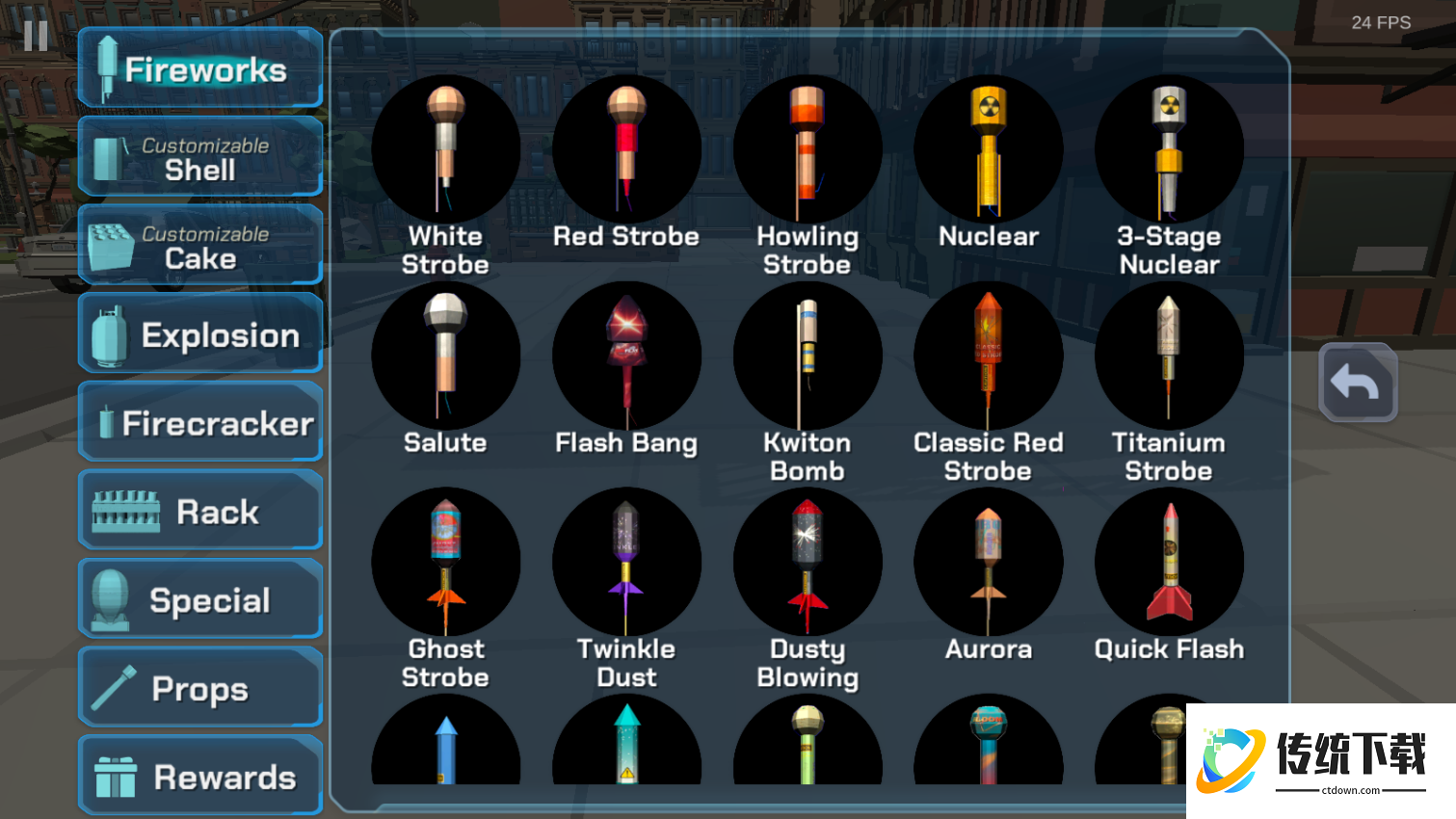The height and width of the screenshot is (819, 1456).
Task: Switch to the Props category
Action: [200, 689]
